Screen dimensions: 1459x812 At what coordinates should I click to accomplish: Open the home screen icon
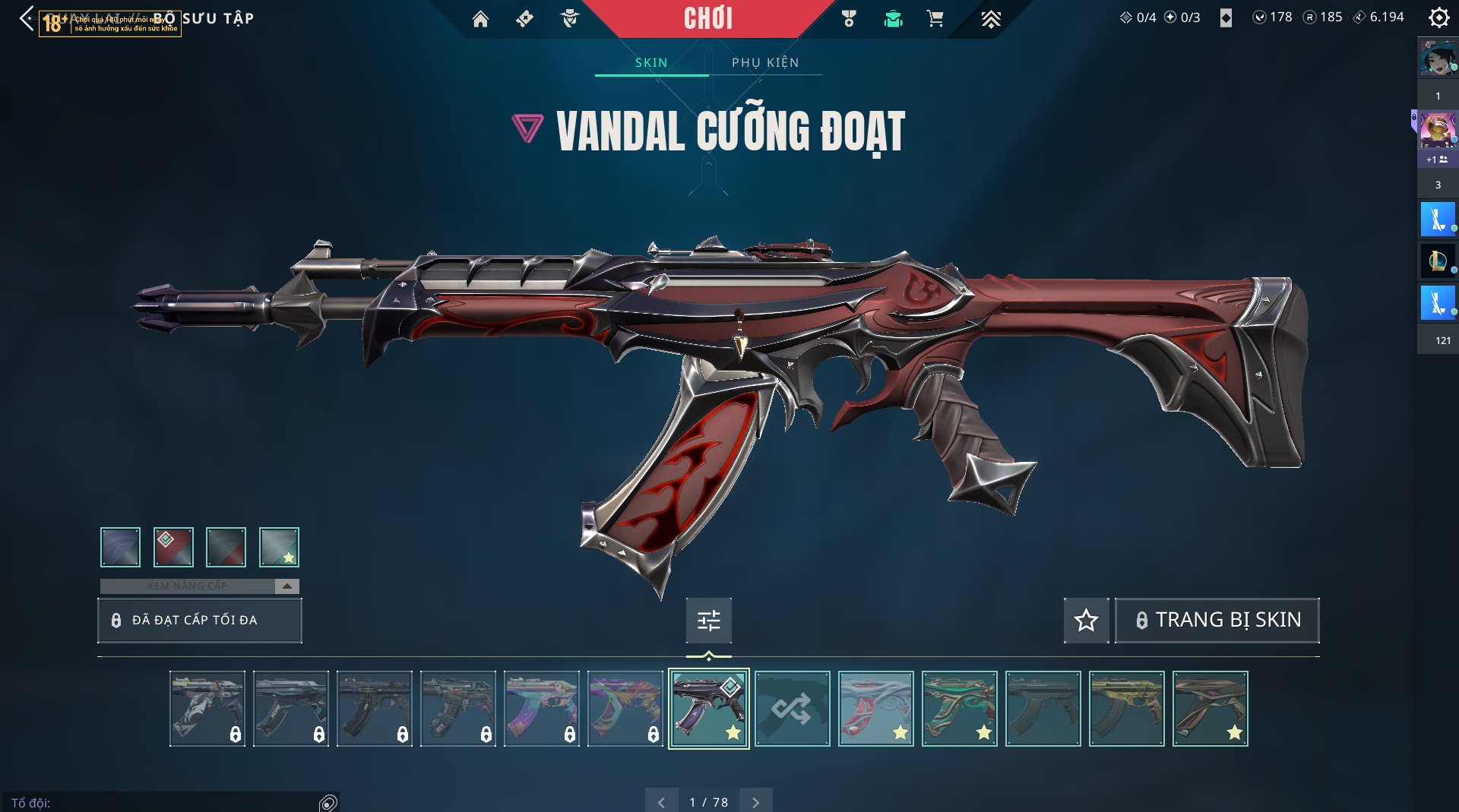[480, 19]
